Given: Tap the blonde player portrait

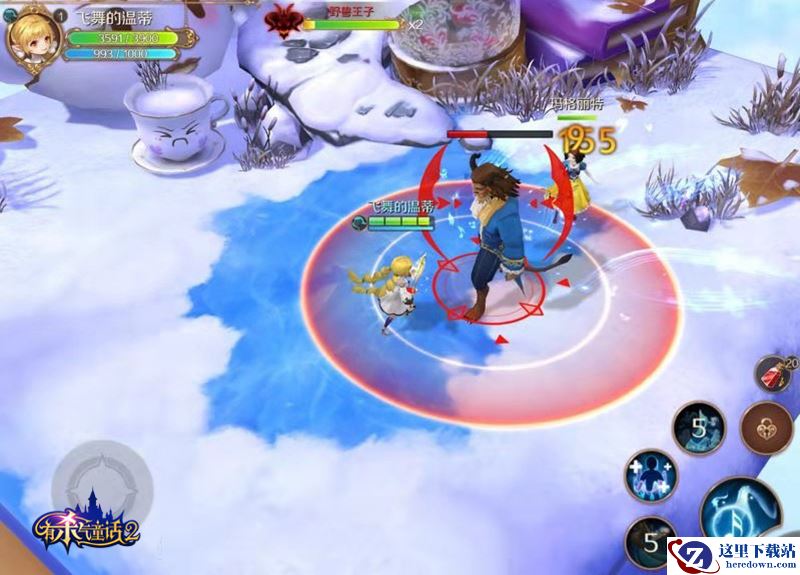Looking at the screenshot, I should pyautogui.click(x=30, y=36).
